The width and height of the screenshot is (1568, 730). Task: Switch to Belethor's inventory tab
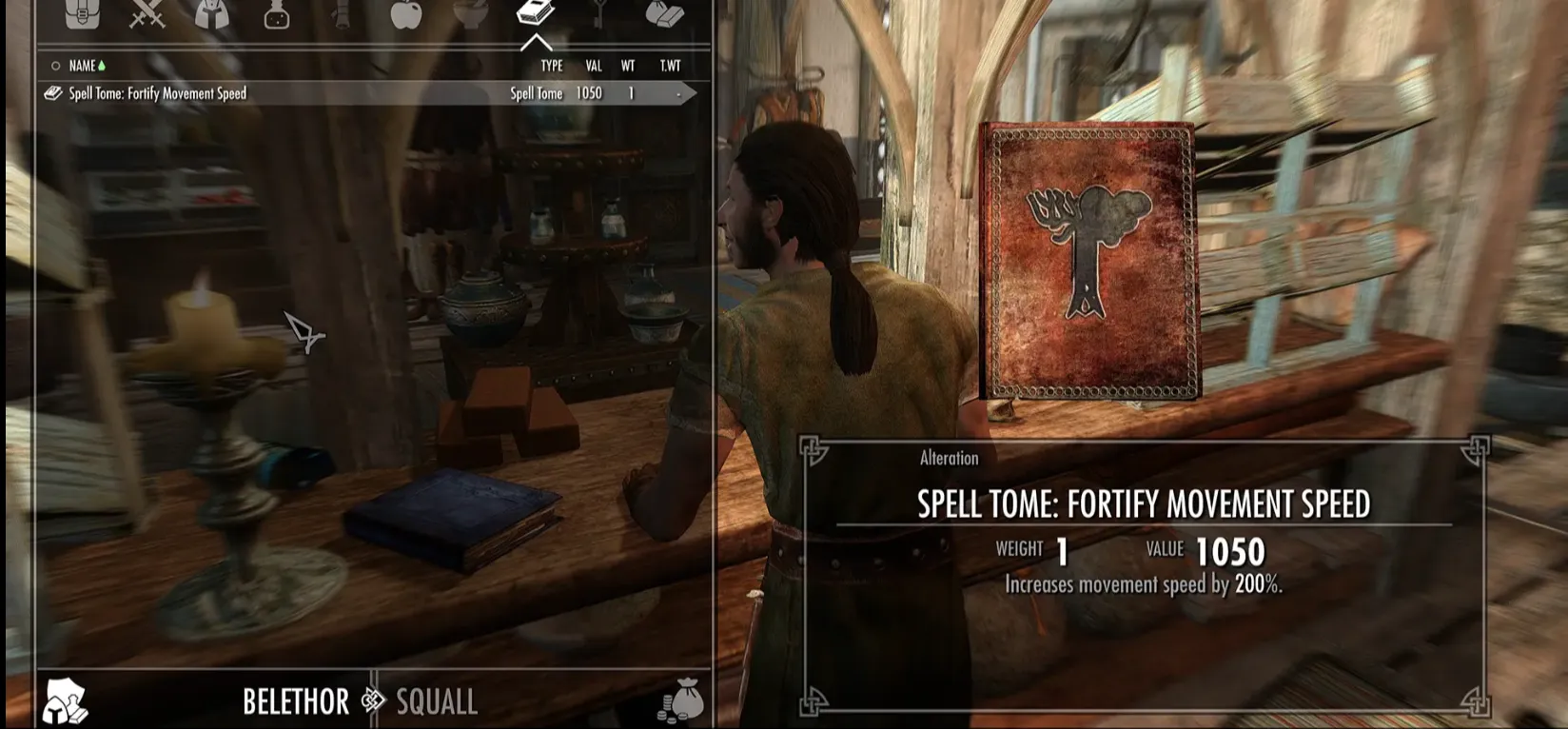coord(296,702)
